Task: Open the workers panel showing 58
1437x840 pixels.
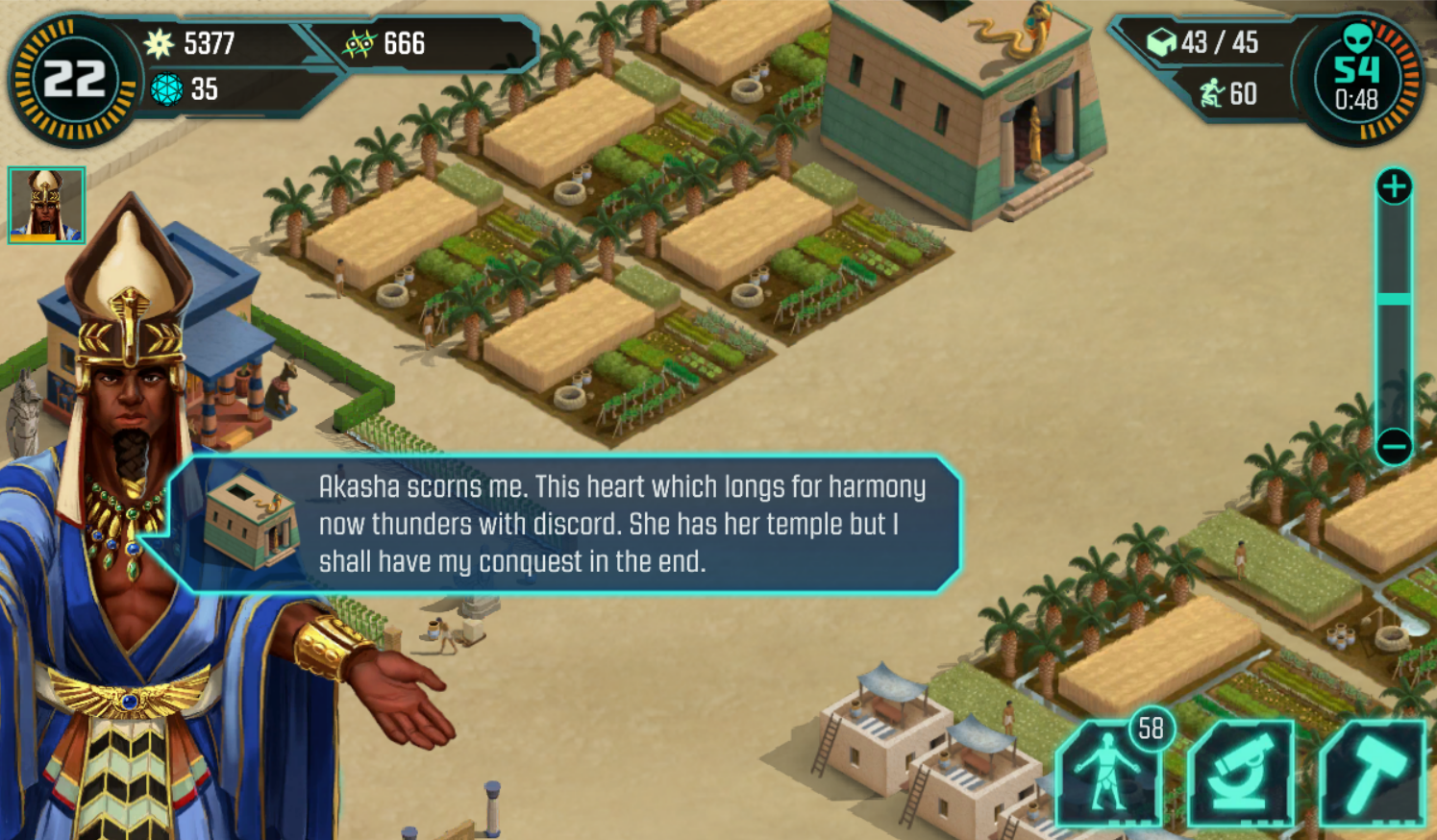Action: 1110,774
